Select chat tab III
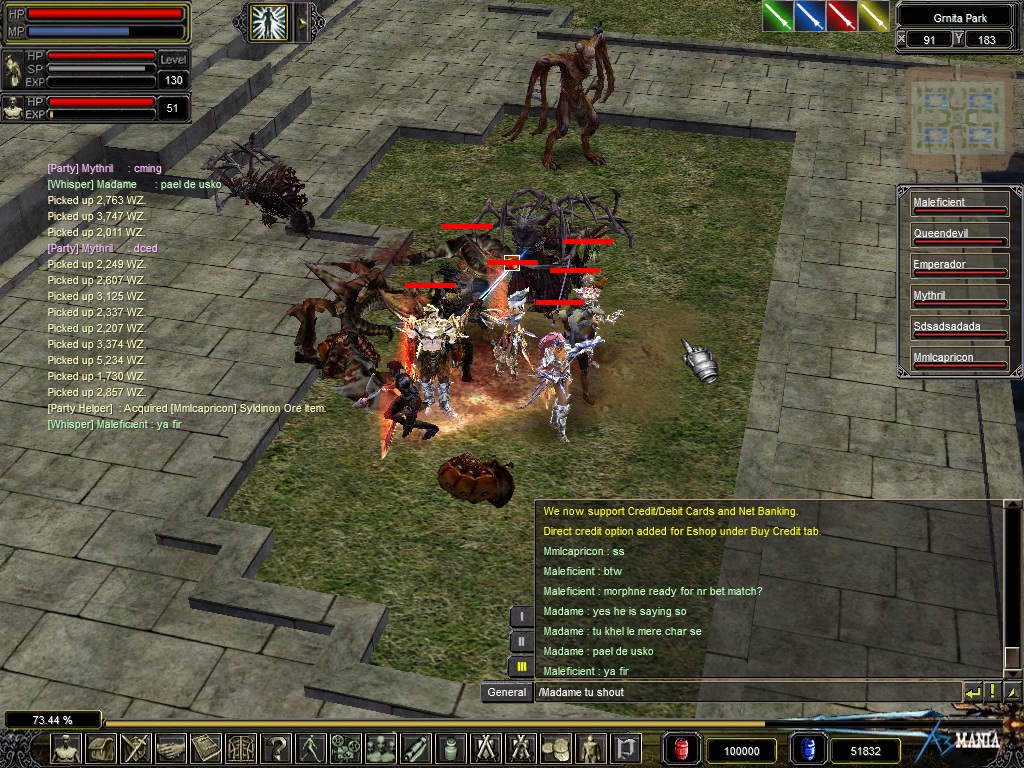 click(x=521, y=666)
